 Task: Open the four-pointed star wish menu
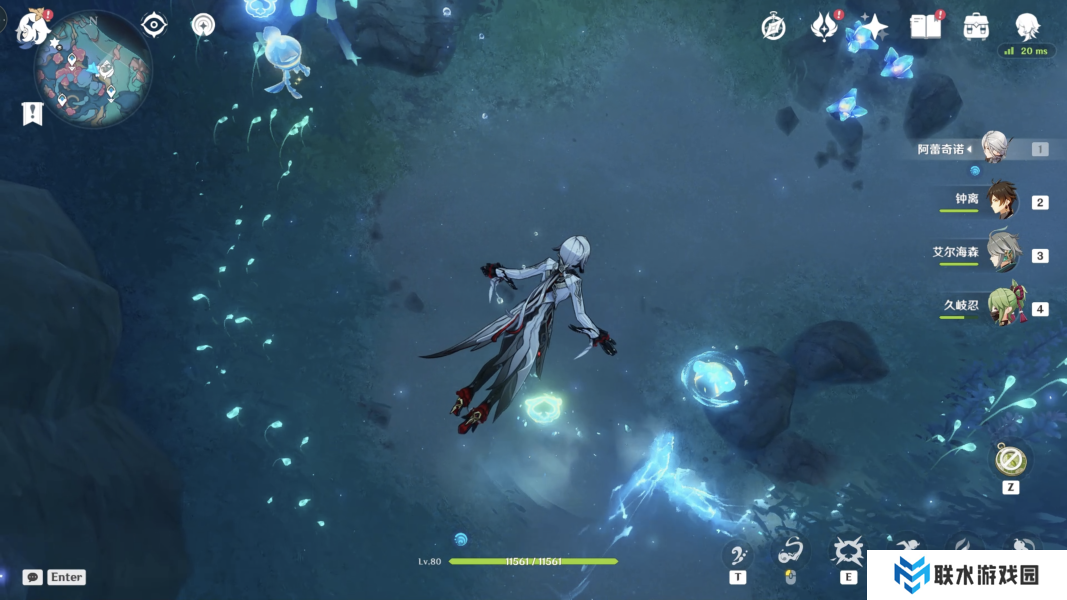coord(874,27)
